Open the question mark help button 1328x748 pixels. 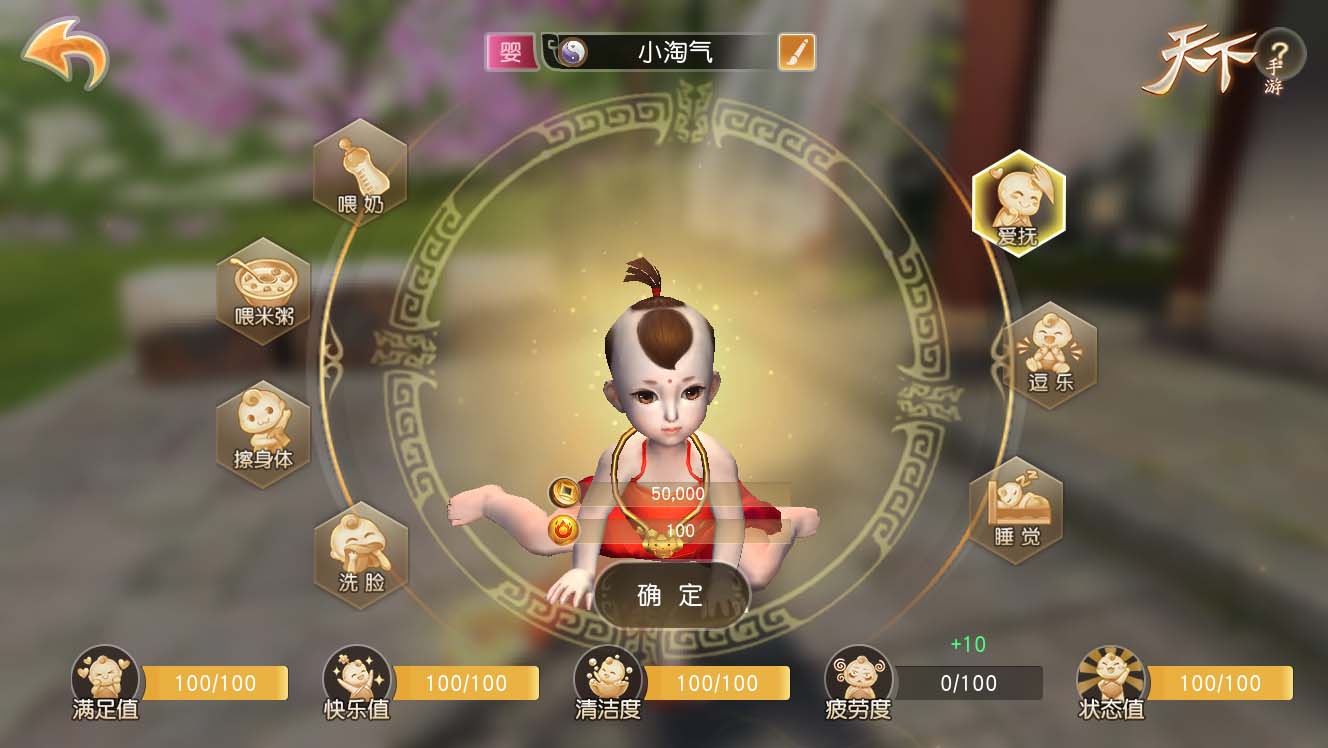pyautogui.click(x=1280, y=53)
